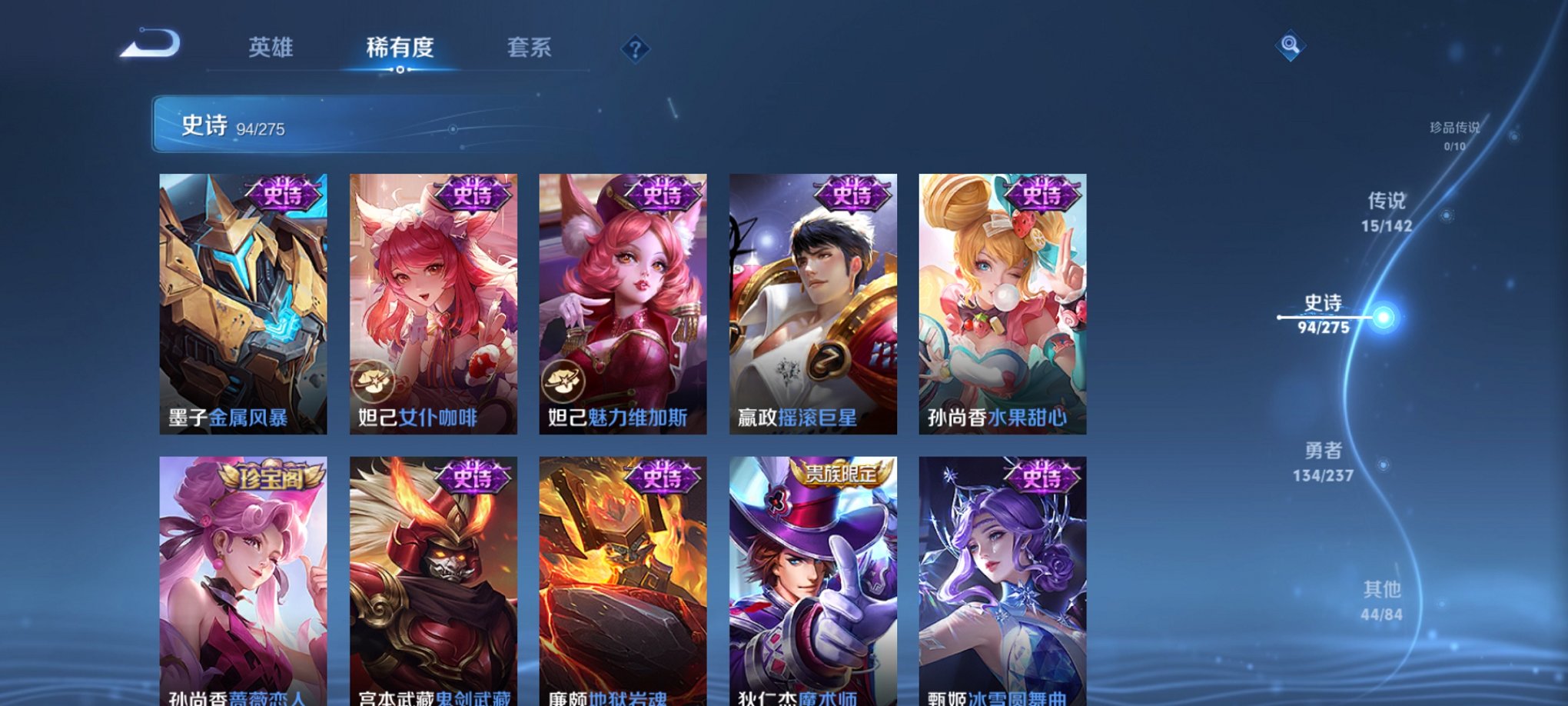Viewport: 1568px width, 706px height.
Task: Open the search magnifier in the top right
Action: [1288, 45]
